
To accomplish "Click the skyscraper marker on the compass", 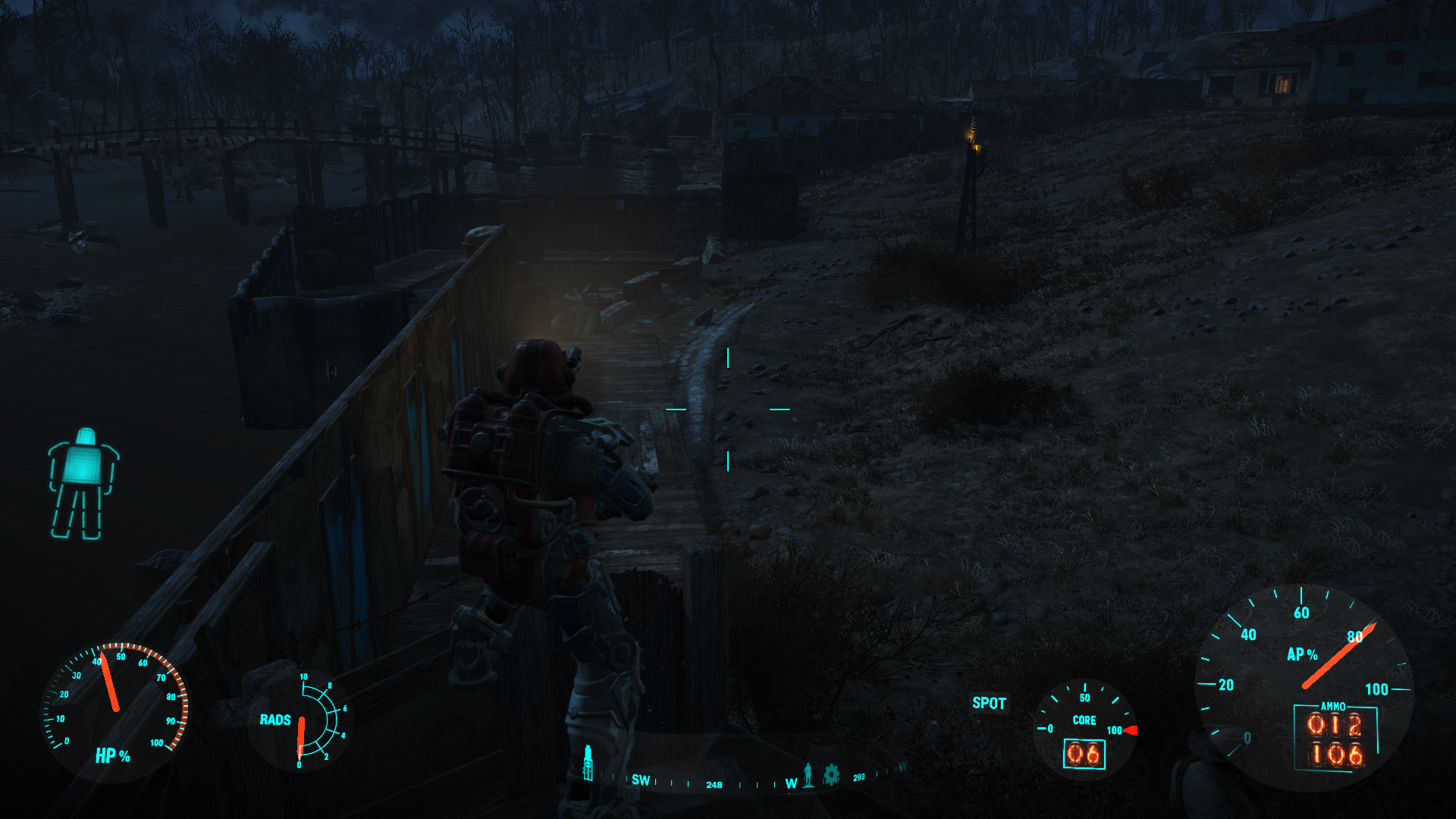I will (x=588, y=763).
